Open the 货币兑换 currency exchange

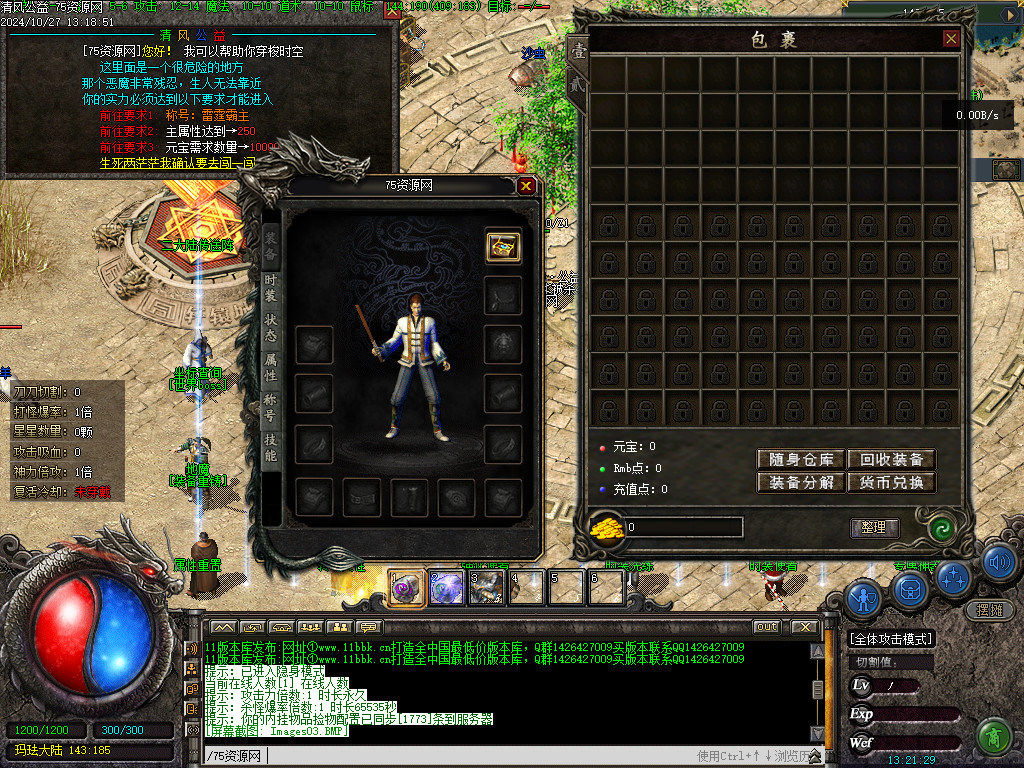pyautogui.click(x=891, y=483)
